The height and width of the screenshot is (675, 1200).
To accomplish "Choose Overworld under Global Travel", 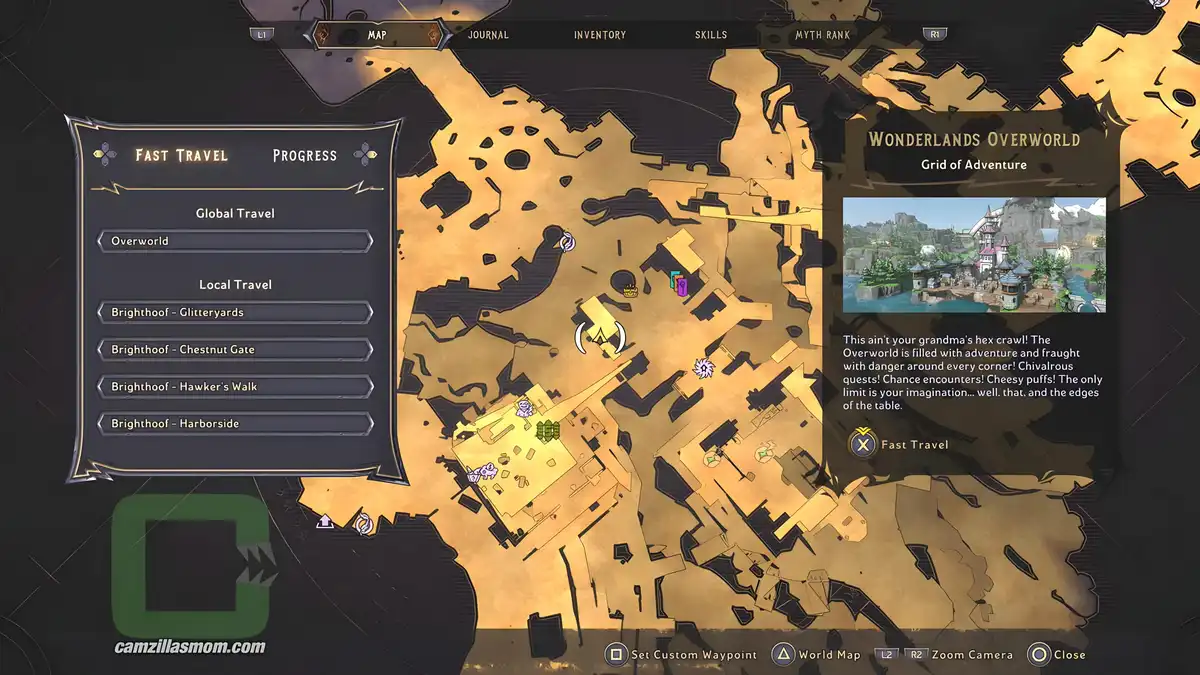I will tap(235, 241).
